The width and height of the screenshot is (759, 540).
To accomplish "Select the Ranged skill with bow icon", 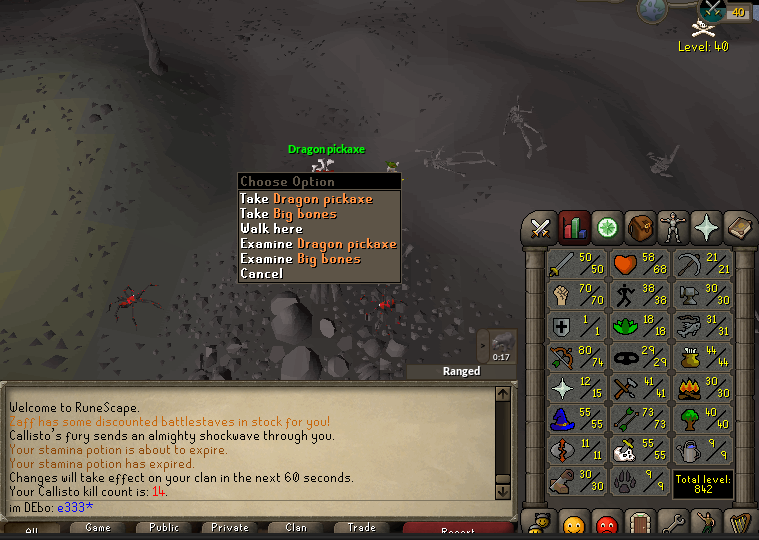I will (577, 357).
